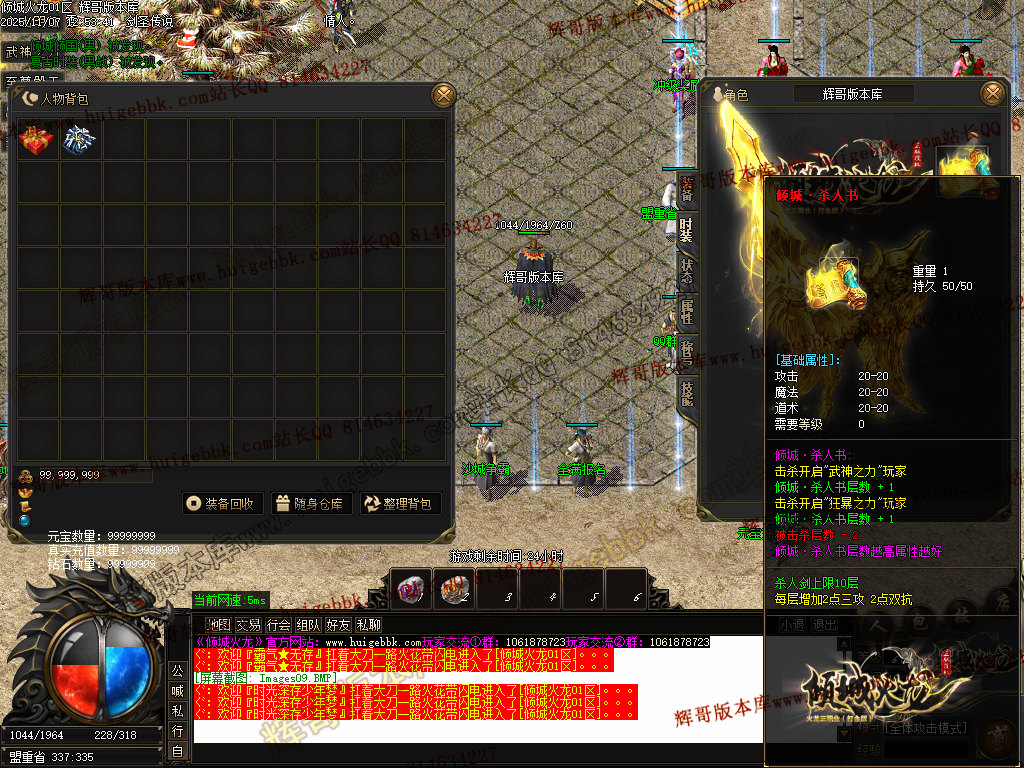
Task: Open the 地图 map button
Action: 218,625
